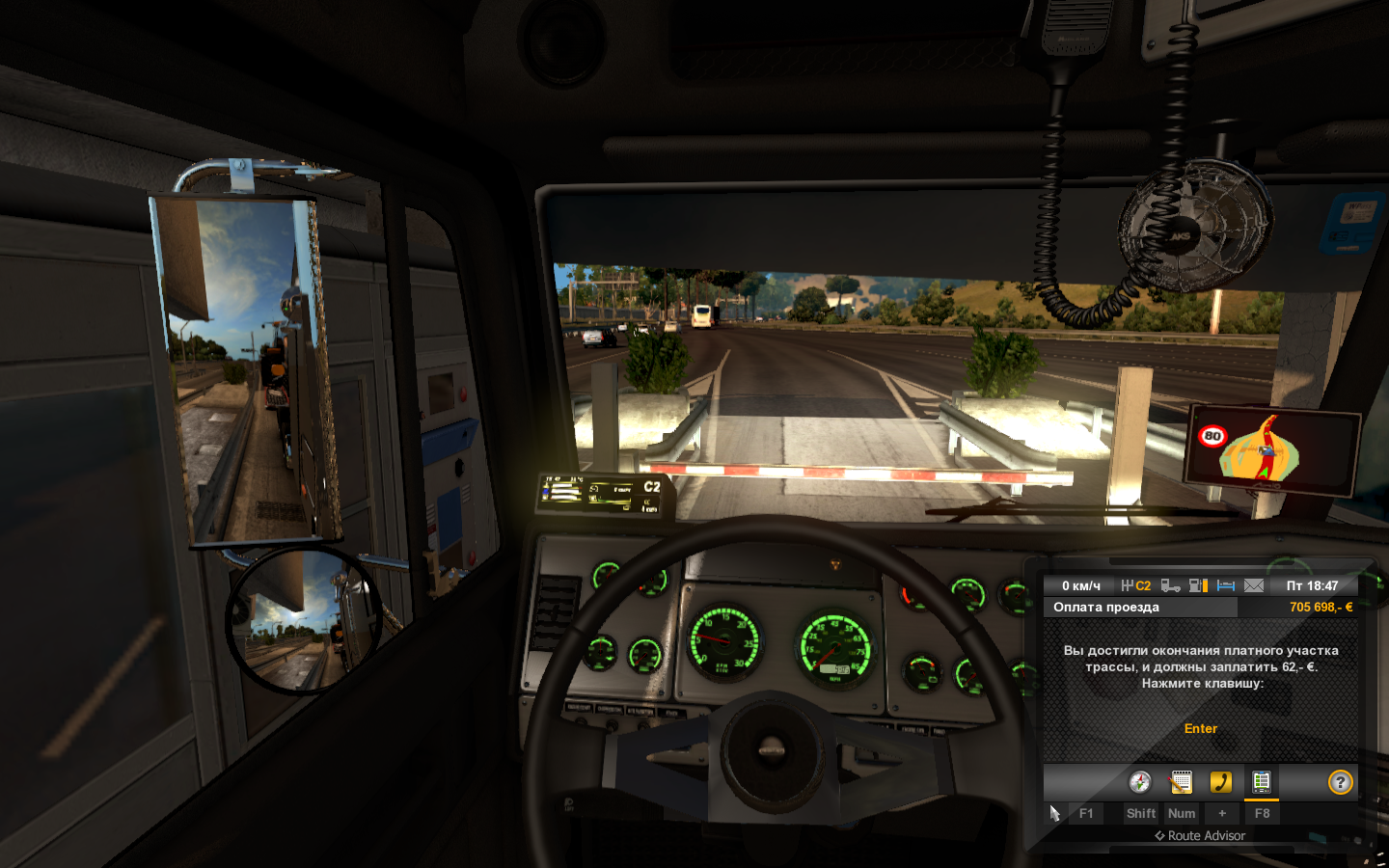The width and height of the screenshot is (1389, 868).
Task: Click the blue bed rest icon
Action: 1226,585
